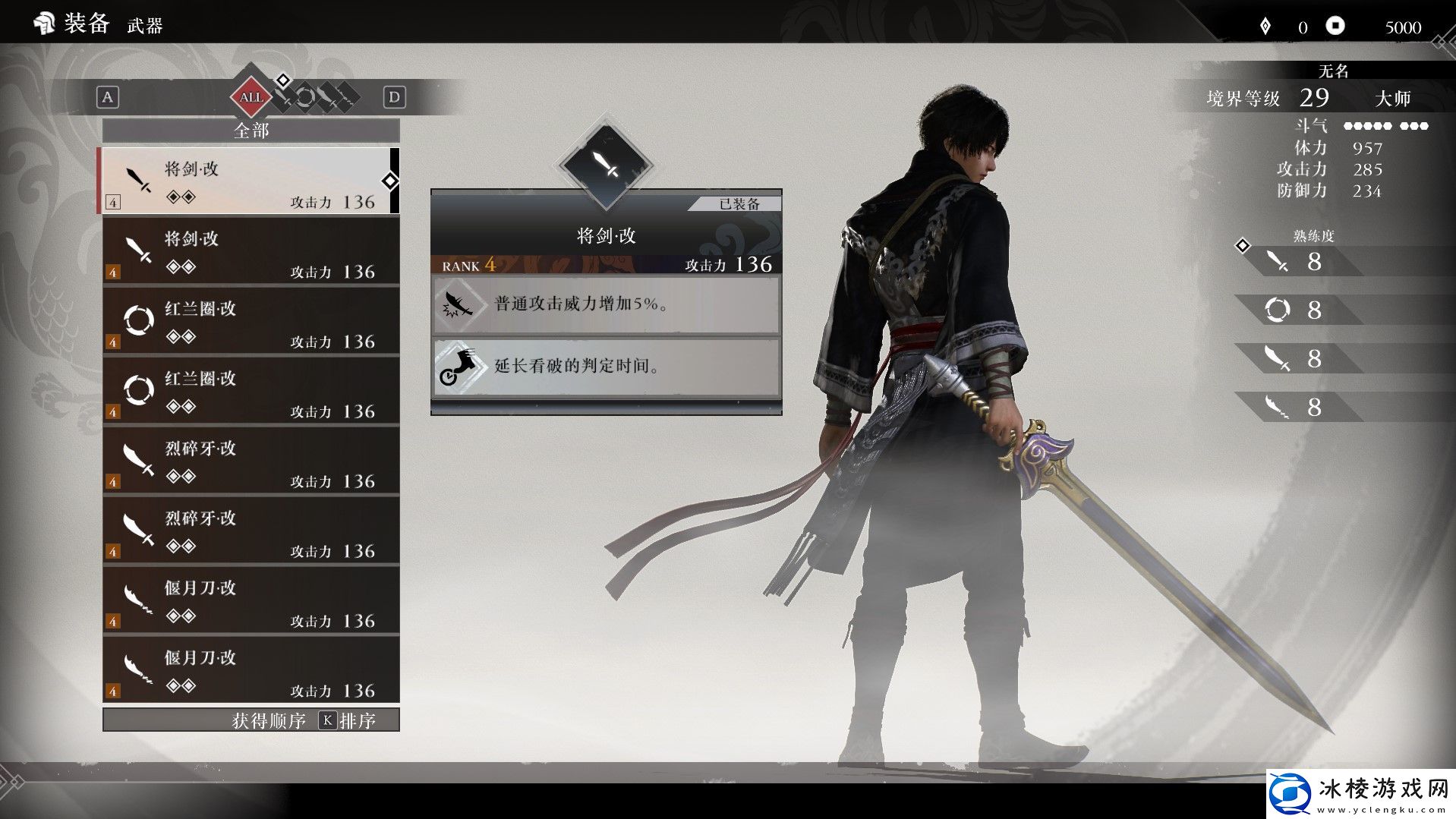This screenshot has height=819, width=1456.
Task: Choose the dark unequipped 将剑·改 row
Action: click(x=251, y=251)
